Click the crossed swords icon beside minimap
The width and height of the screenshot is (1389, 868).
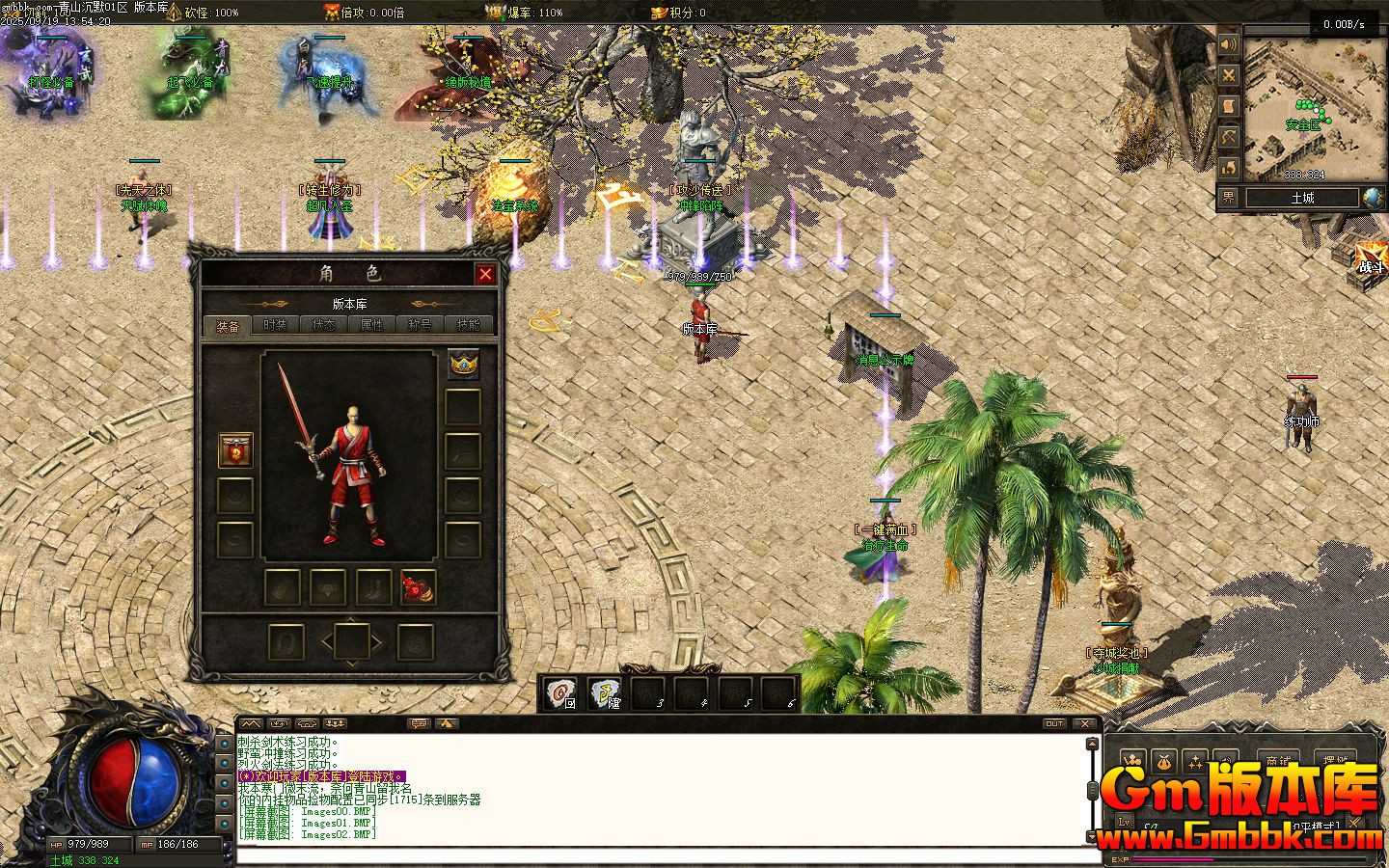(x=1228, y=75)
